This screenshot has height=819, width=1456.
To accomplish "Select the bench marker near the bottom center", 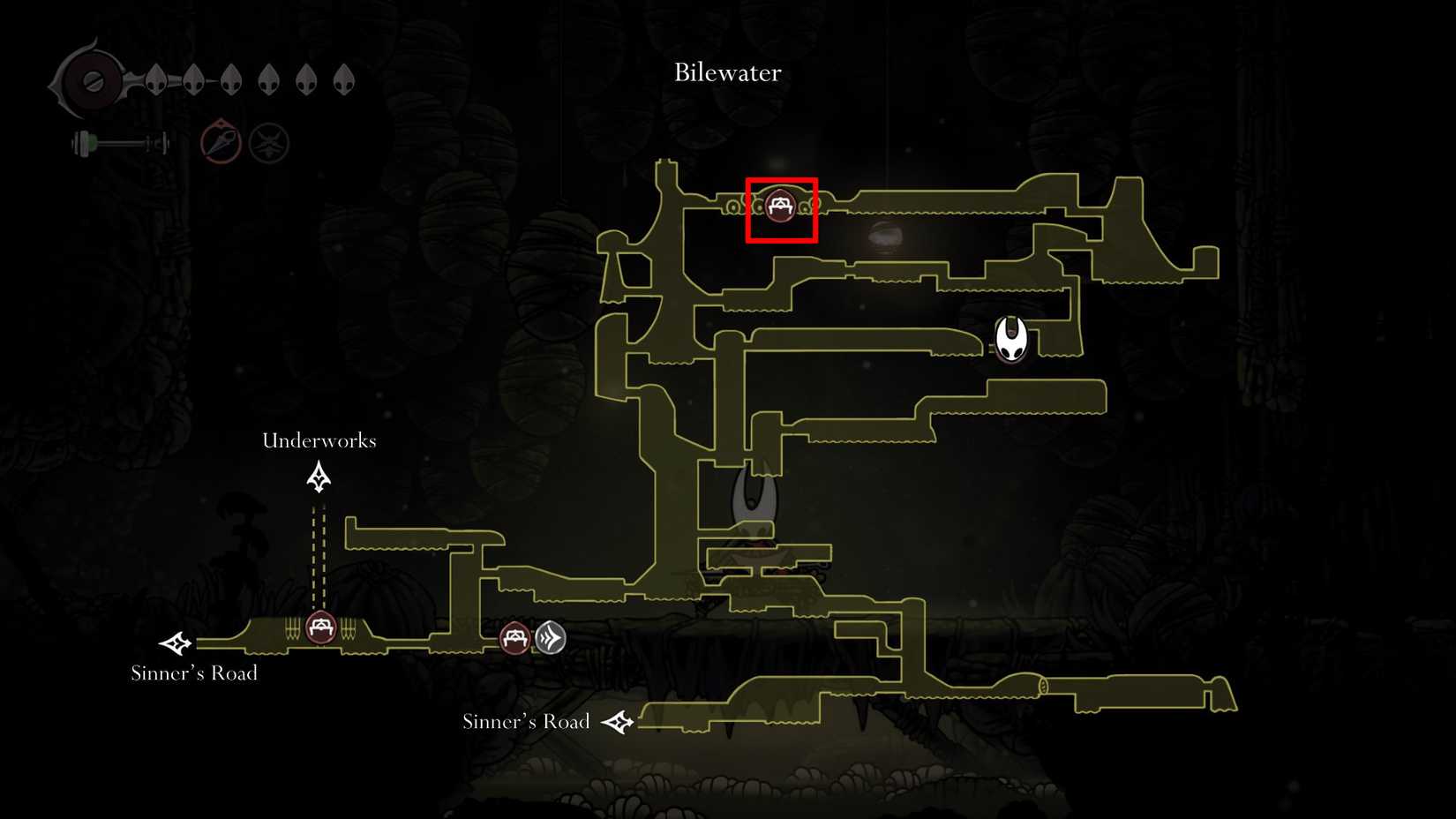I will coord(513,637).
